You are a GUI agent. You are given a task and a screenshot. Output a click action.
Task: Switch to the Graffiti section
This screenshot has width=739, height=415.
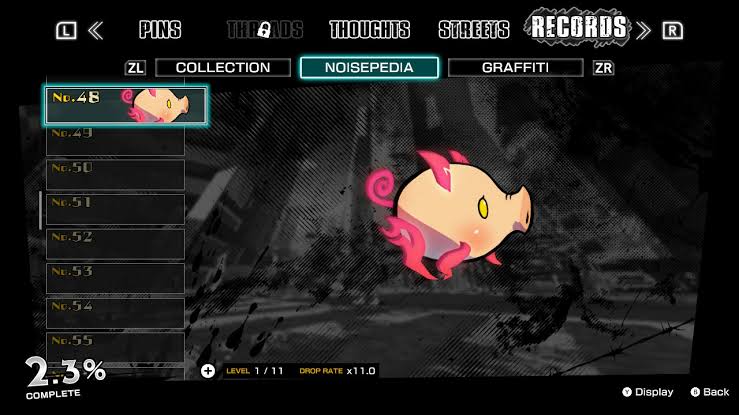[x=516, y=68]
